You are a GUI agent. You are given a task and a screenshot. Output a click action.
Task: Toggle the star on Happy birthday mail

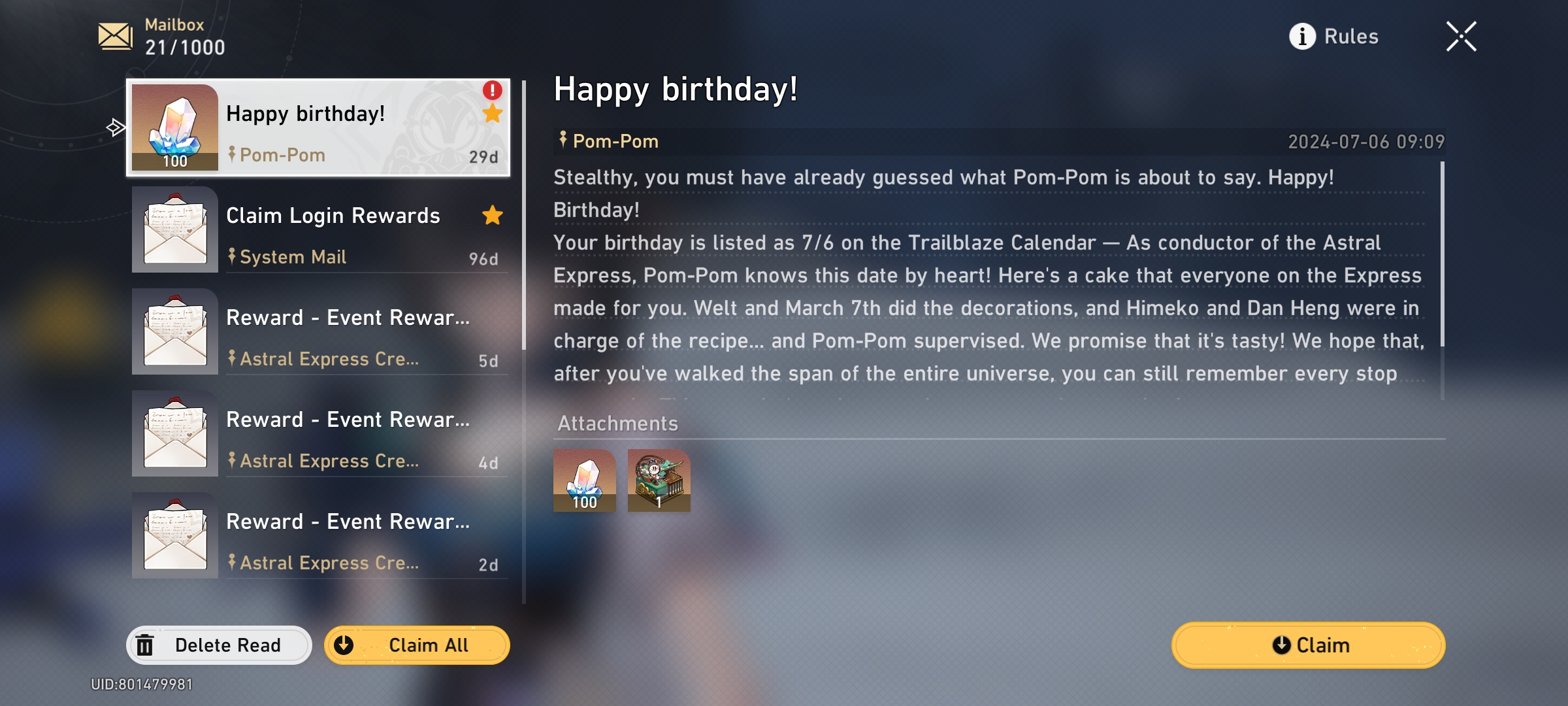tap(493, 113)
